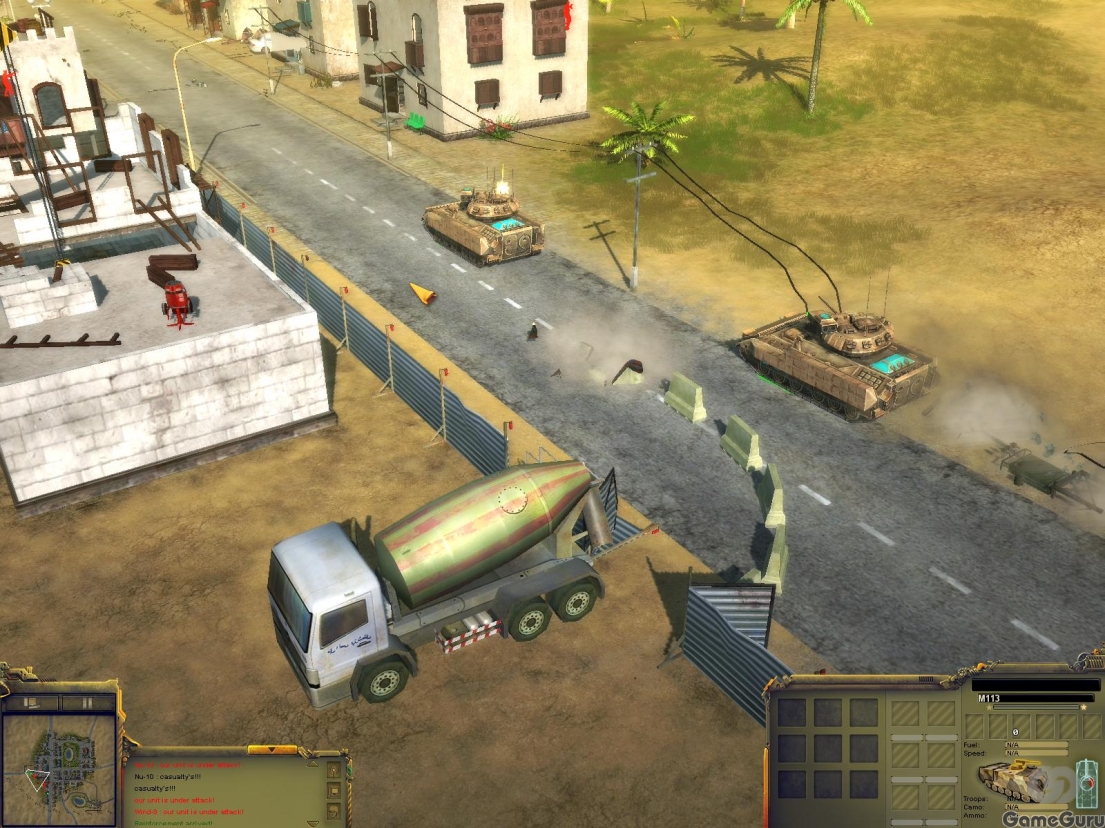Select the radio antenna icon beside the messages
Image resolution: width=1105 pixels, height=828 pixels.
pyautogui.click(x=334, y=771)
